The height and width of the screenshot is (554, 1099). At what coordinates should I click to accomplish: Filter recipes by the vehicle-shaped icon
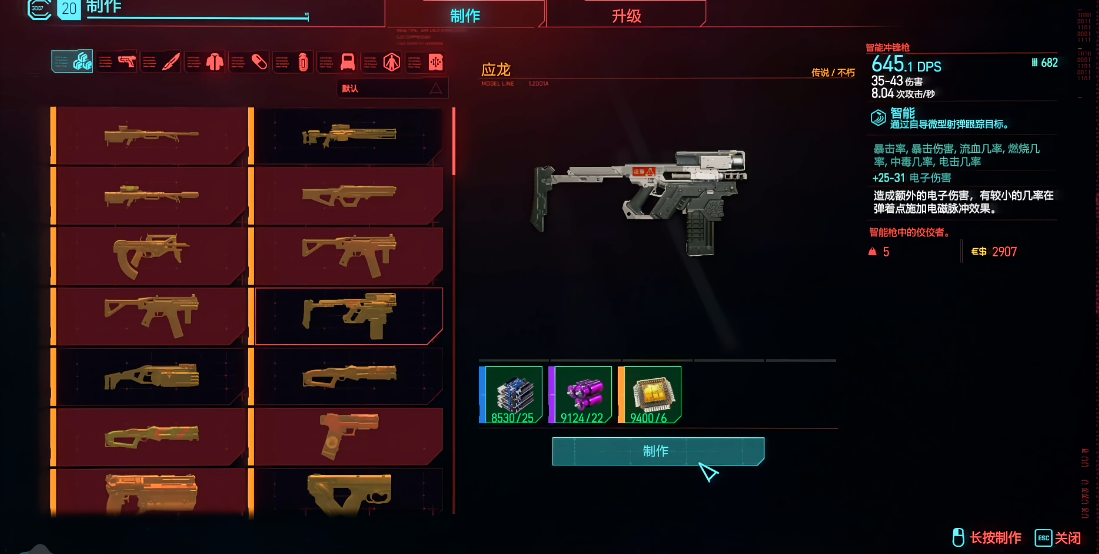tap(348, 62)
